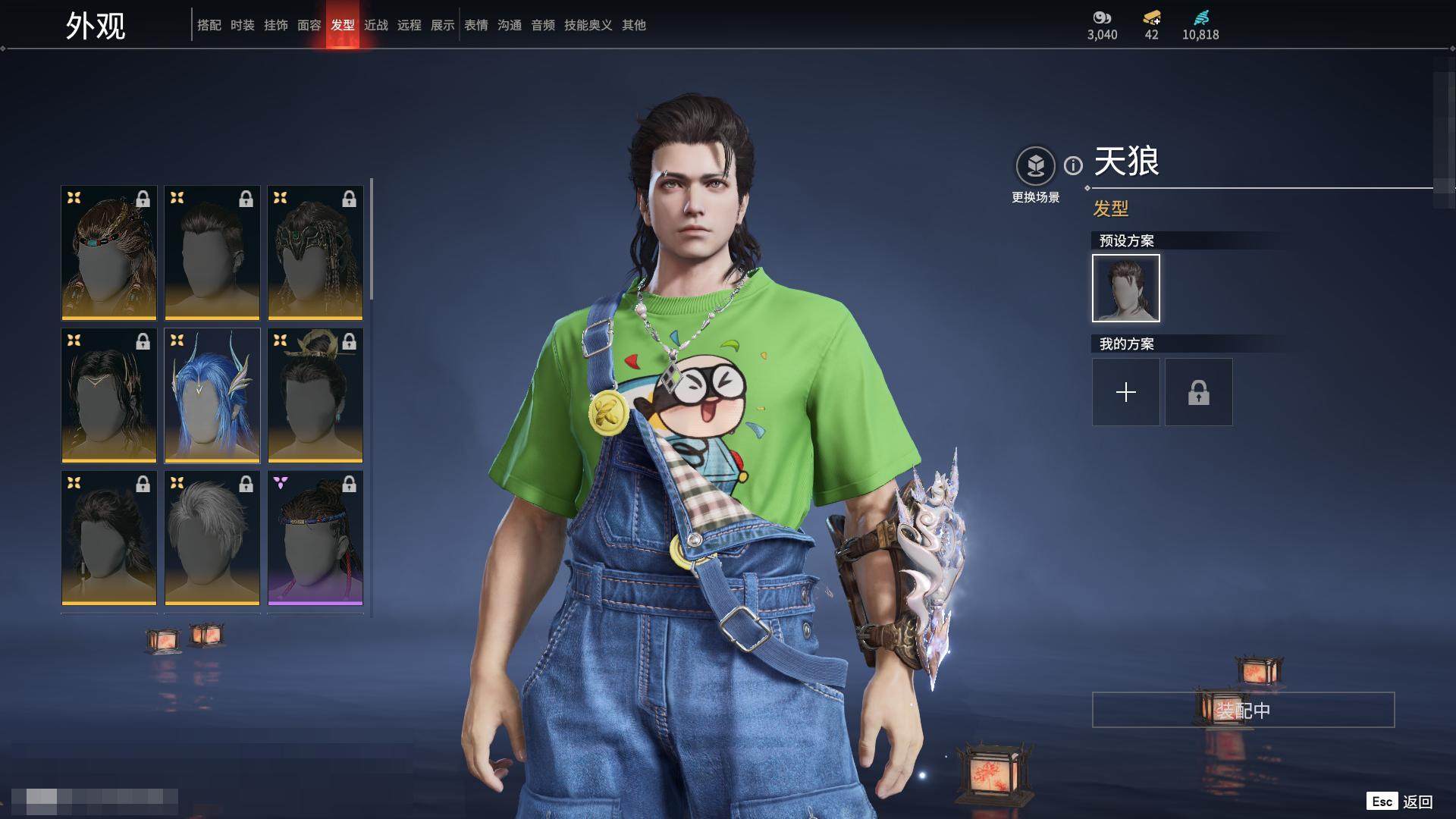Image resolution: width=1456 pixels, height=819 pixels.
Task: Open the 技能奥义 tab
Action: (x=588, y=25)
